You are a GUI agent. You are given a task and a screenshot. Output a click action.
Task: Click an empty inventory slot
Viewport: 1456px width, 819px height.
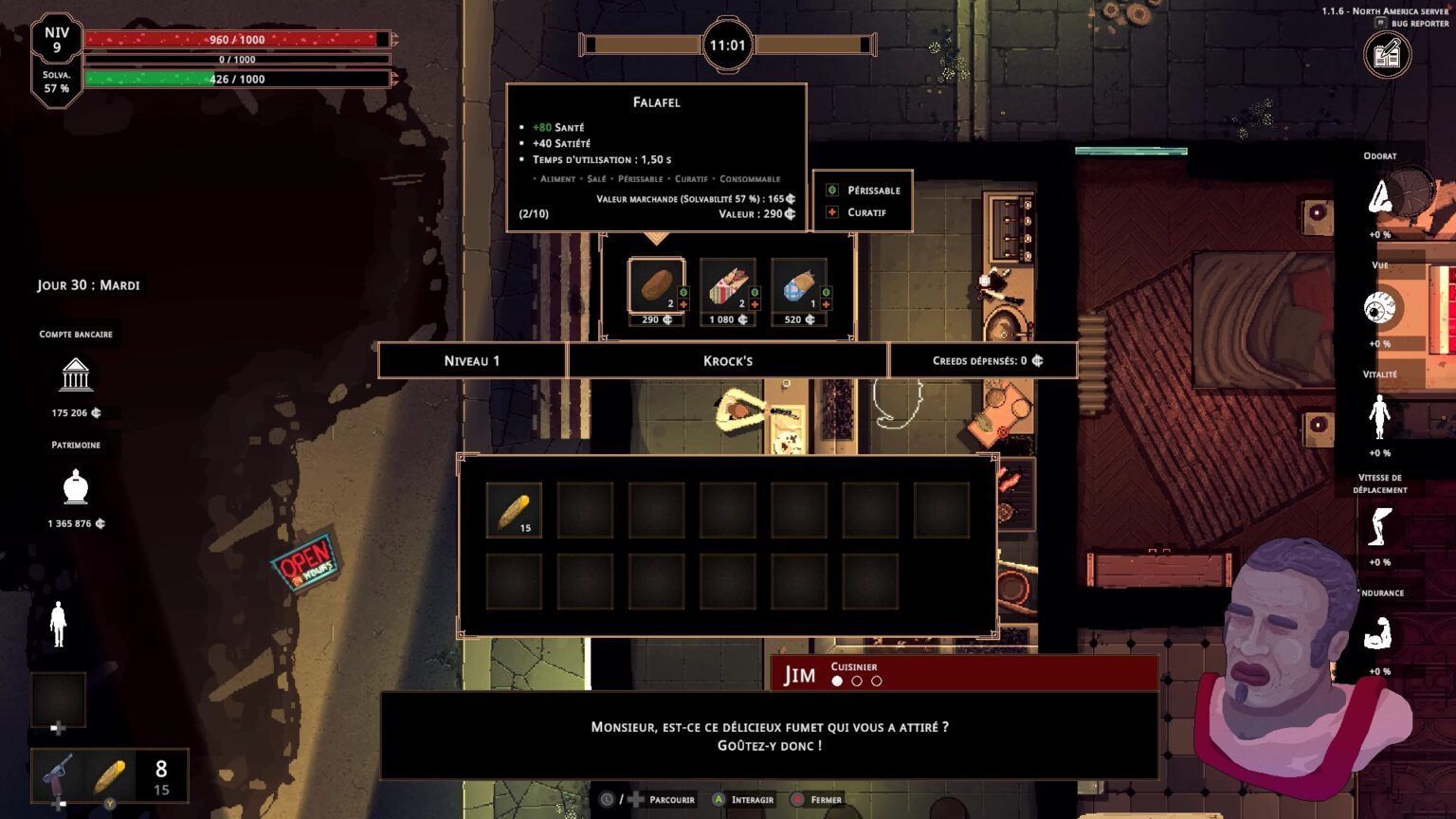tap(585, 509)
